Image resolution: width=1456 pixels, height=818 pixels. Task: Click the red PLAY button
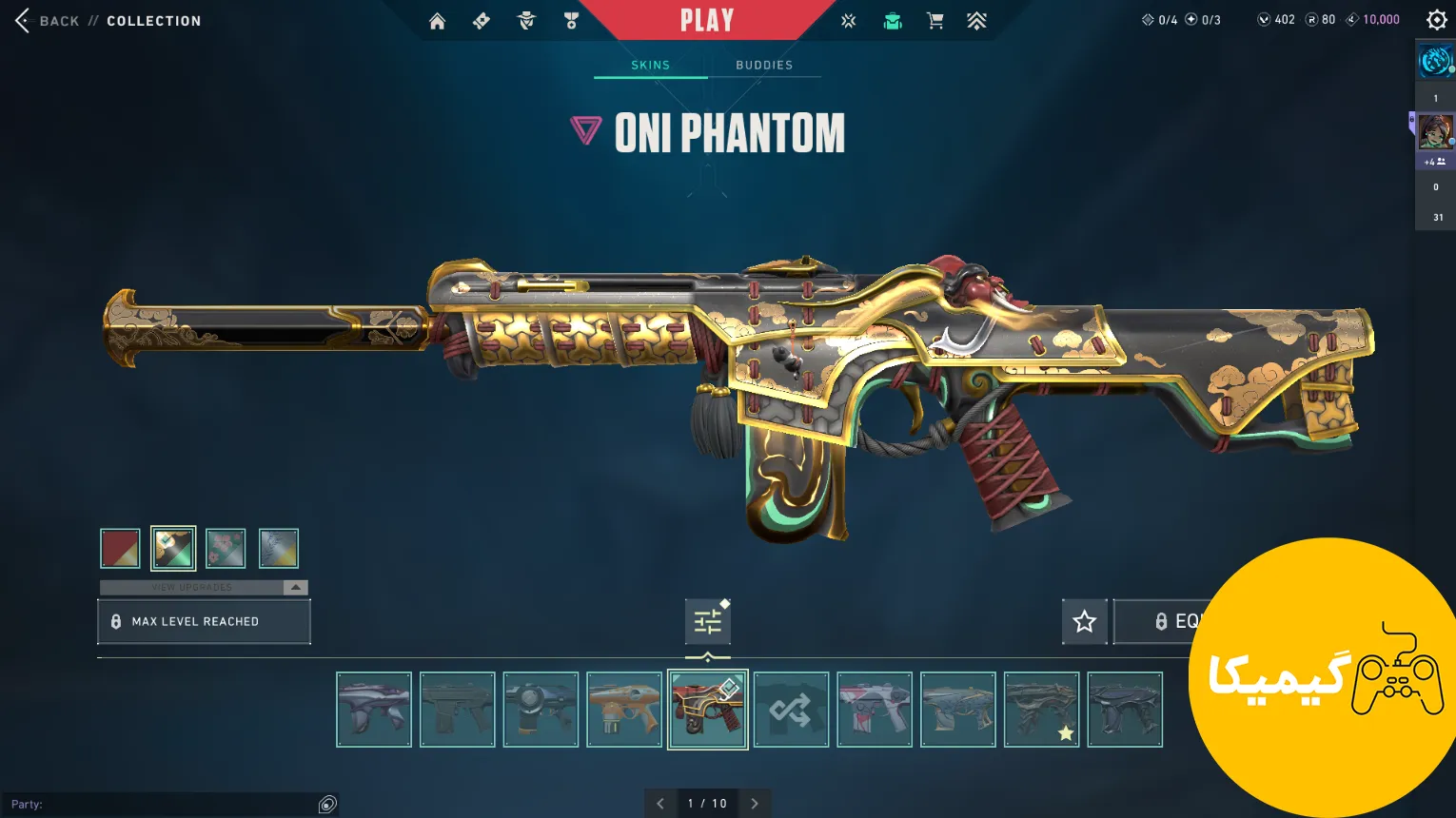(x=707, y=20)
